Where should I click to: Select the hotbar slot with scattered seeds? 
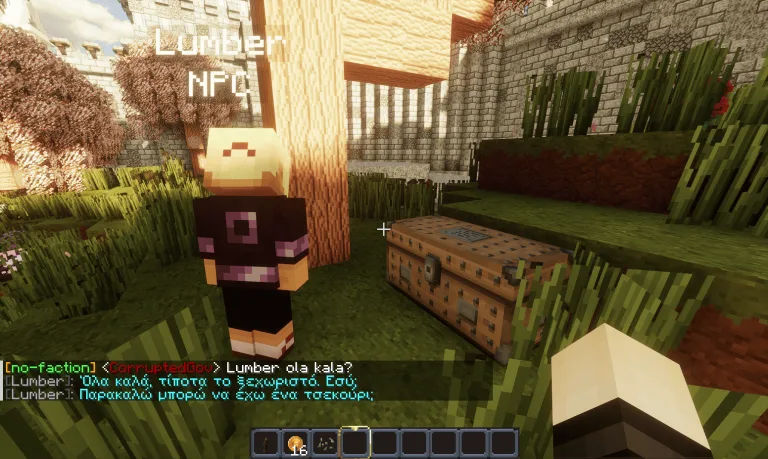pos(326,443)
